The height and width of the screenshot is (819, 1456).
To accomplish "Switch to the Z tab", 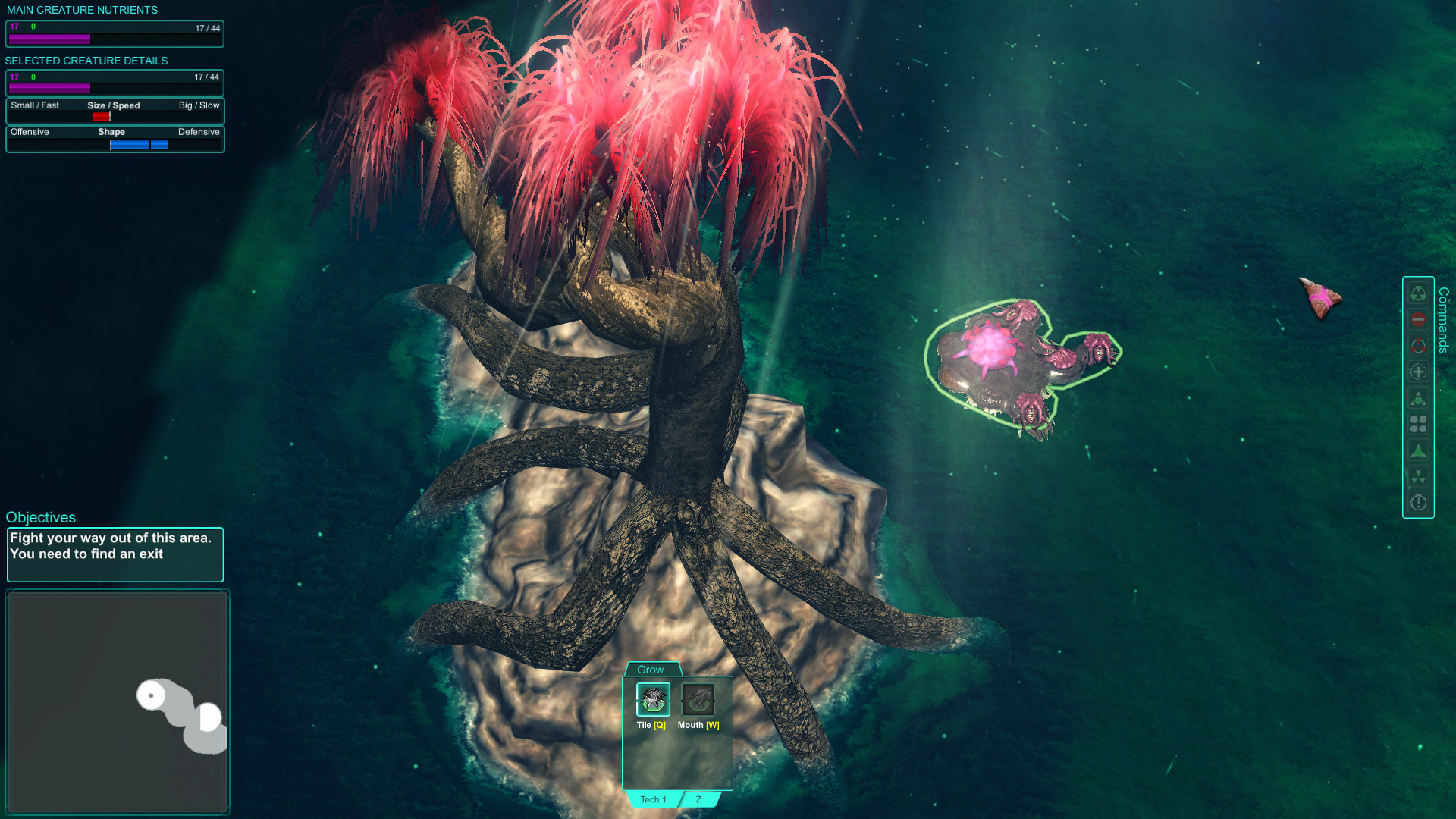I will 698,799.
